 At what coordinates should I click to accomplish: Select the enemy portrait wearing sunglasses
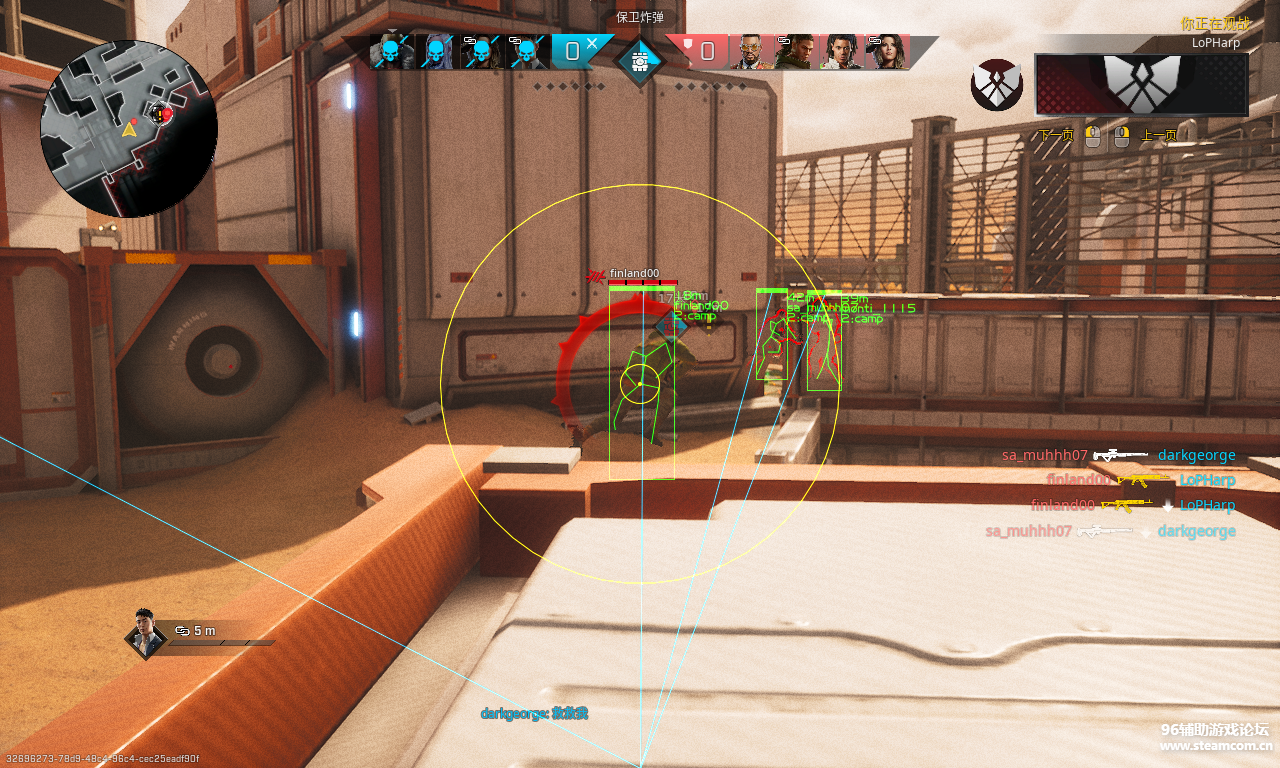click(x=748, y=52)
